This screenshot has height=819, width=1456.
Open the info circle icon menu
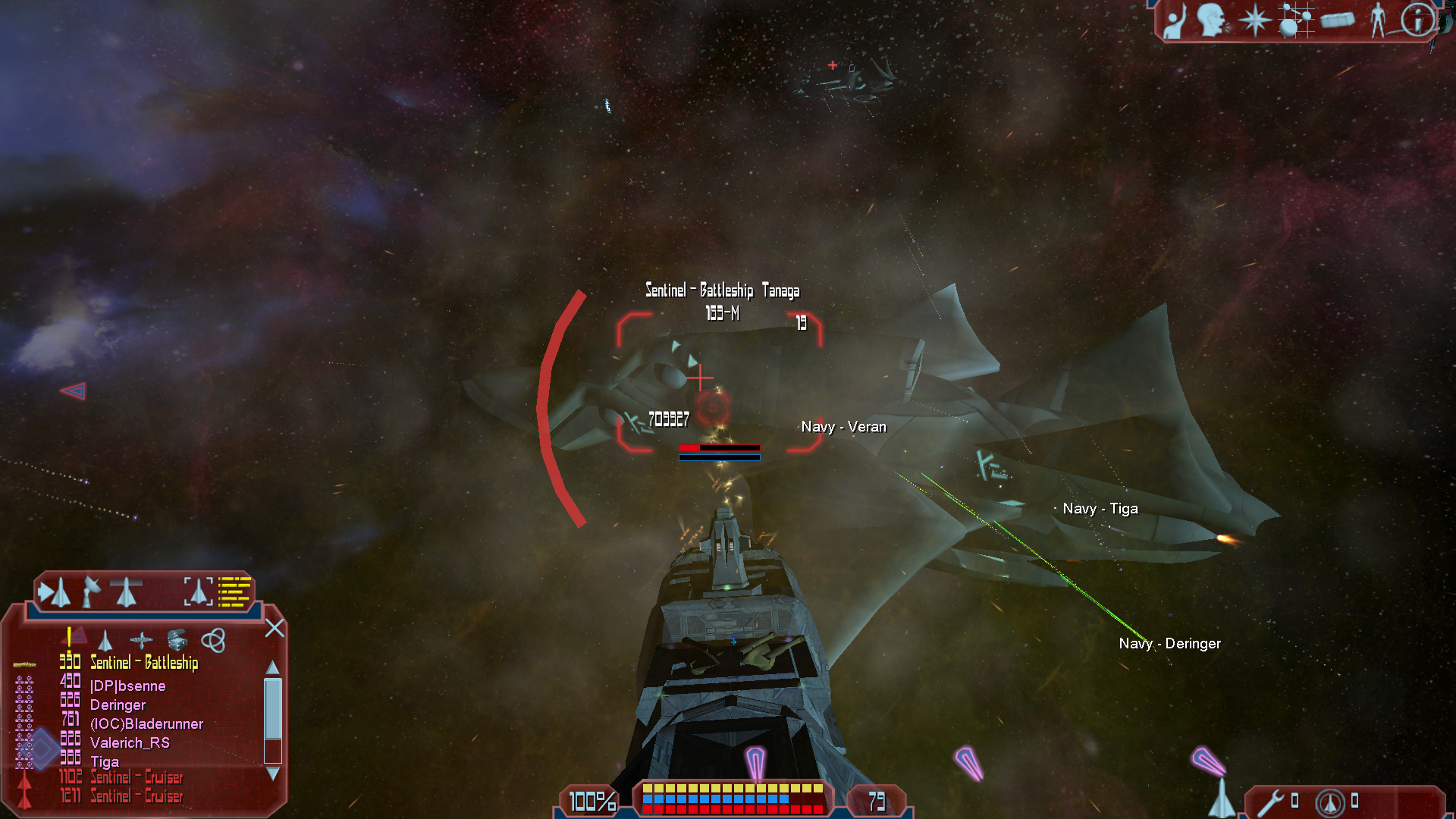coord(1417,20)
